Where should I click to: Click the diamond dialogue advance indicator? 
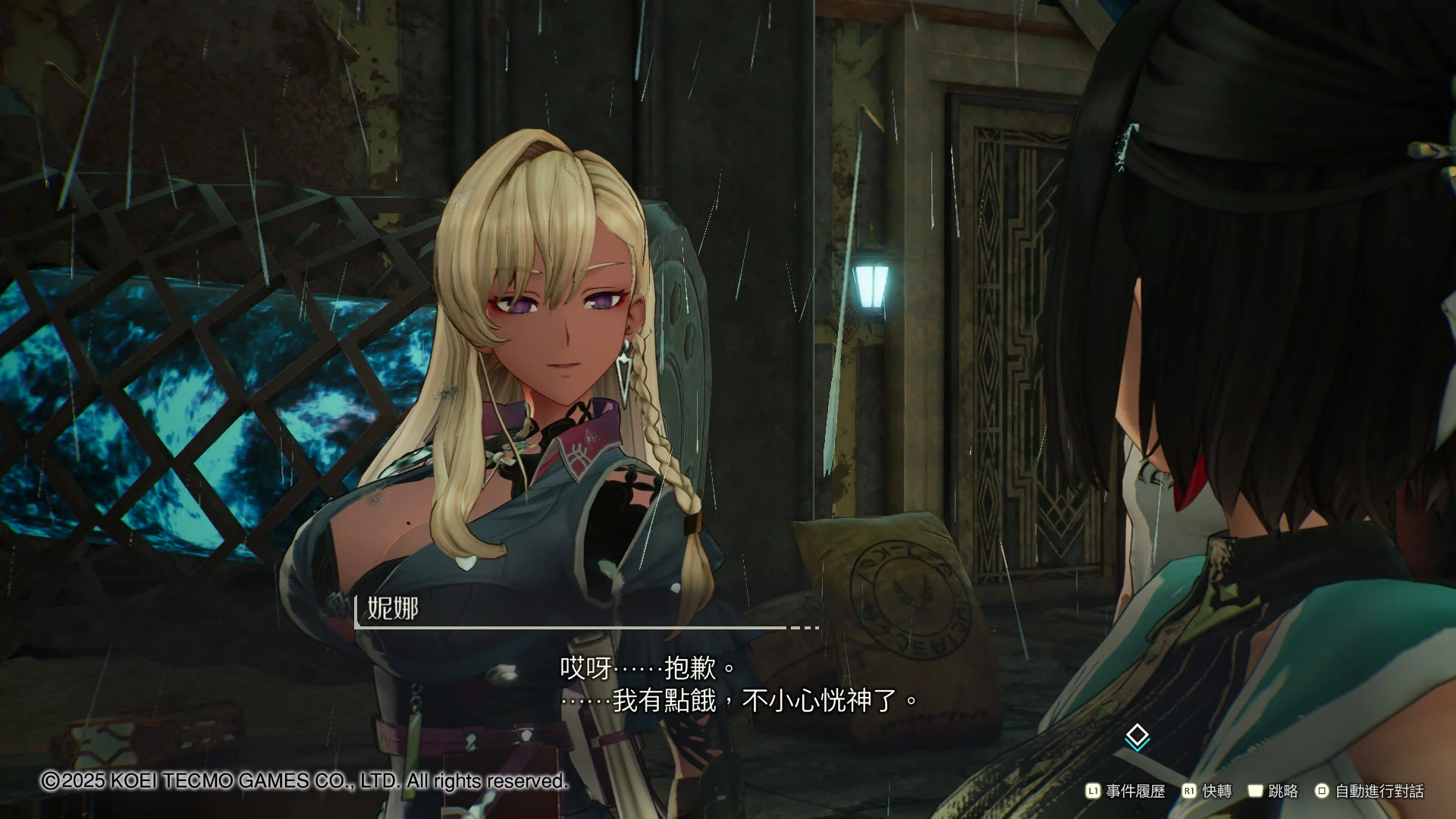(x=1137, y=736)
